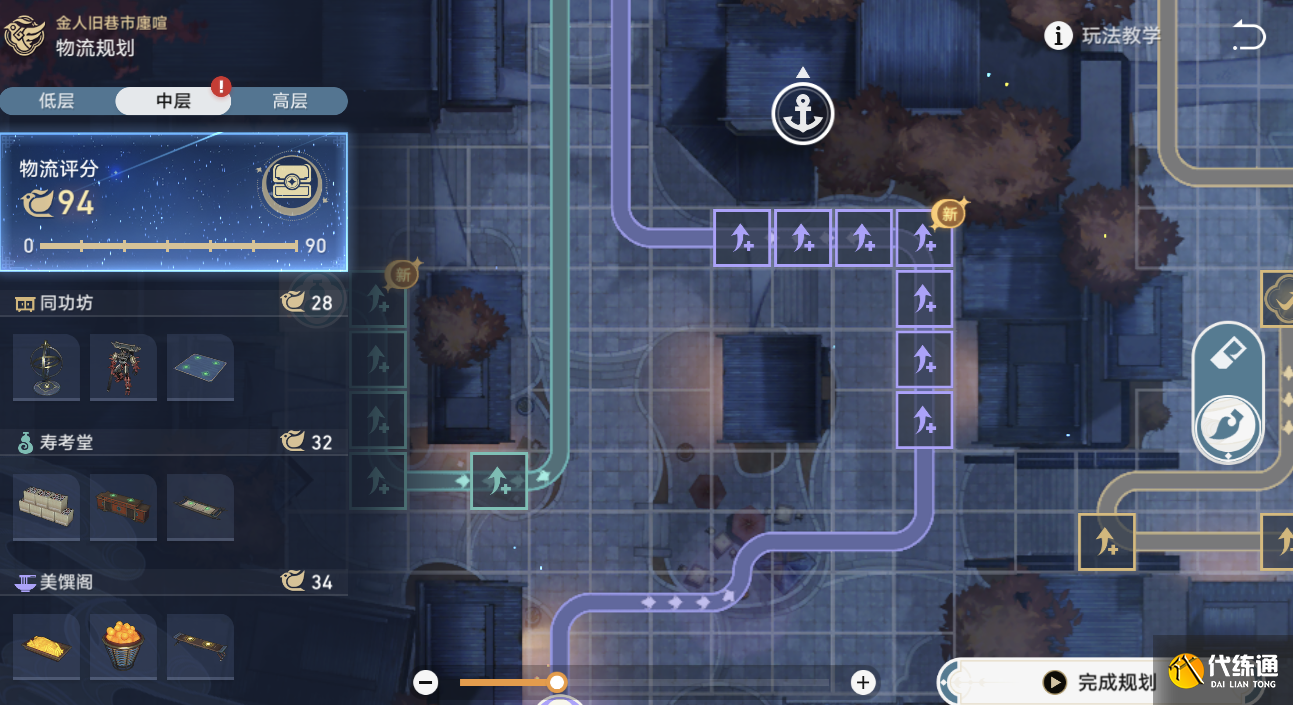Choose the orange fruit basket item
Image resolution: width=1293 pixels, height=705 pixels.
click(x=123, y=646)
